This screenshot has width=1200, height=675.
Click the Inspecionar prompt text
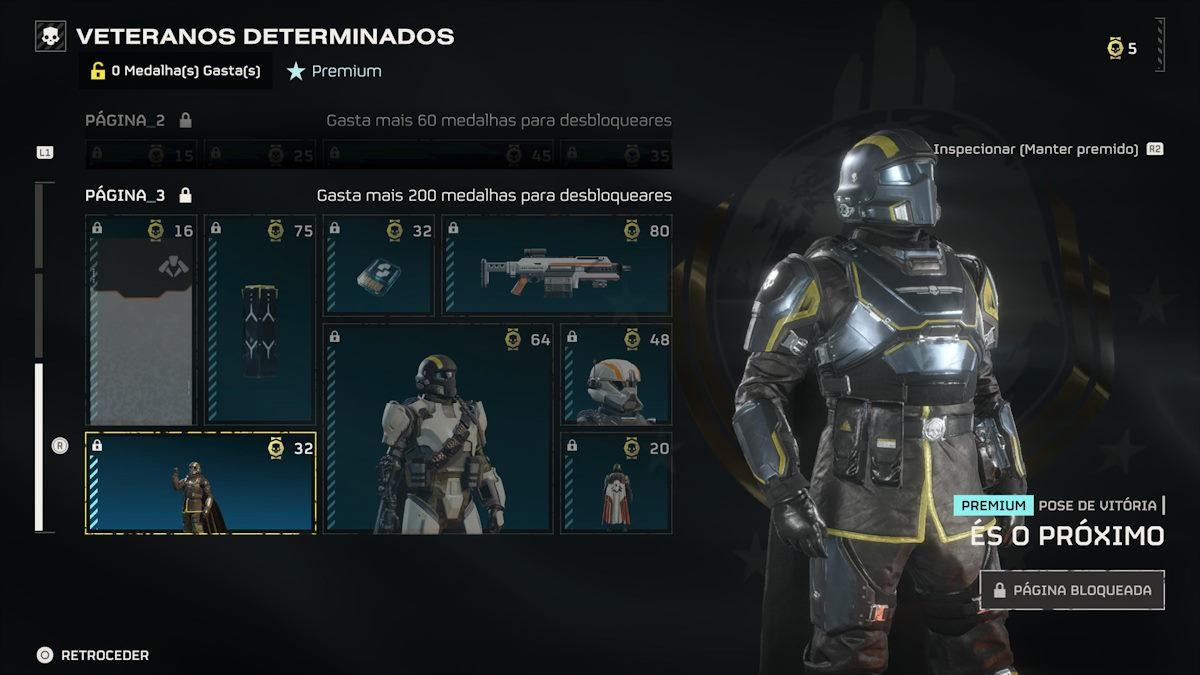(1036, 149)
